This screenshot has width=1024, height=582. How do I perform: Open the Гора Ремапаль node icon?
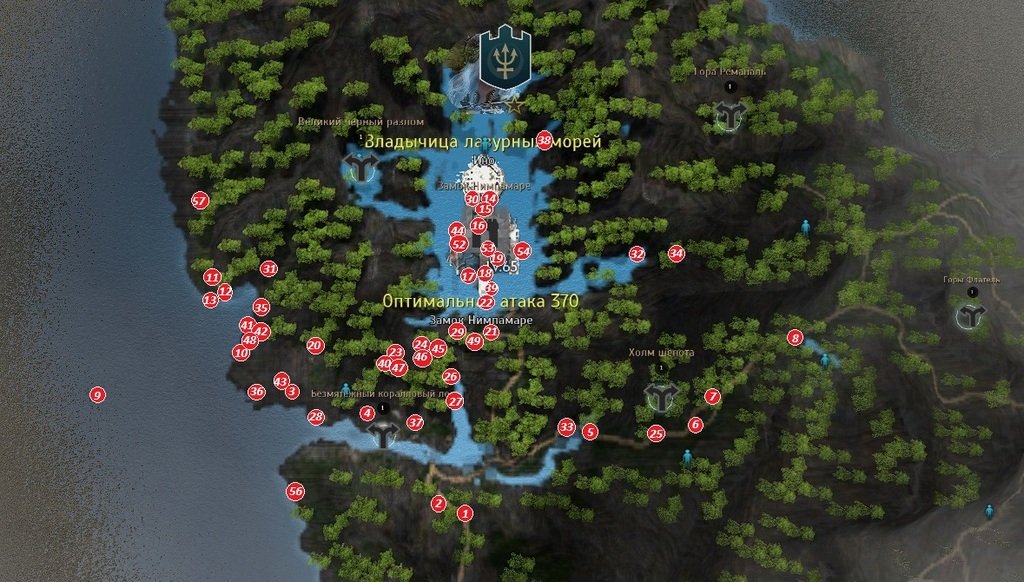coord(730,116)
